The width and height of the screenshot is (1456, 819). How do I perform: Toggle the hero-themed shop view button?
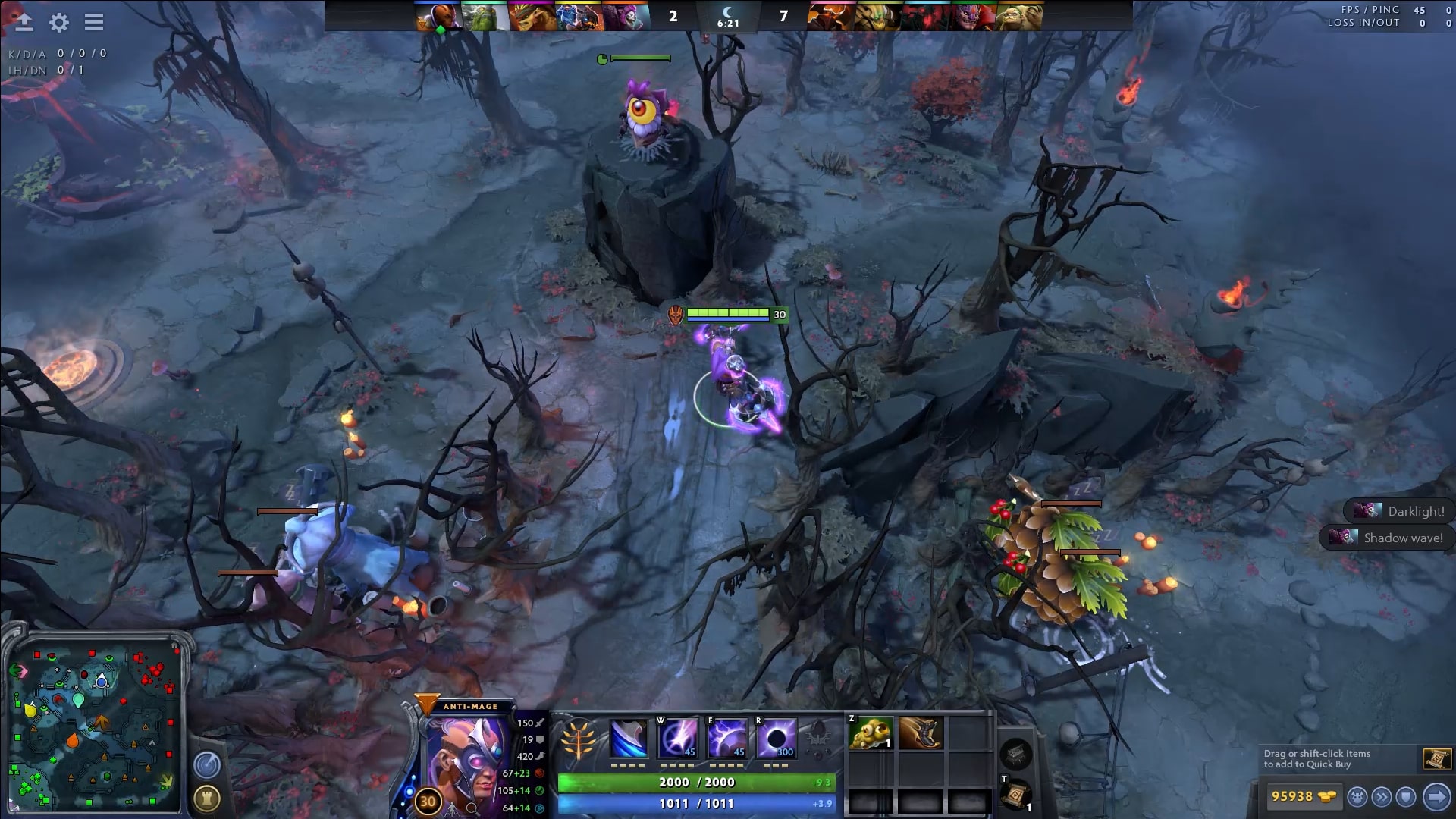pyautogui.click(x=1358, y=796)
